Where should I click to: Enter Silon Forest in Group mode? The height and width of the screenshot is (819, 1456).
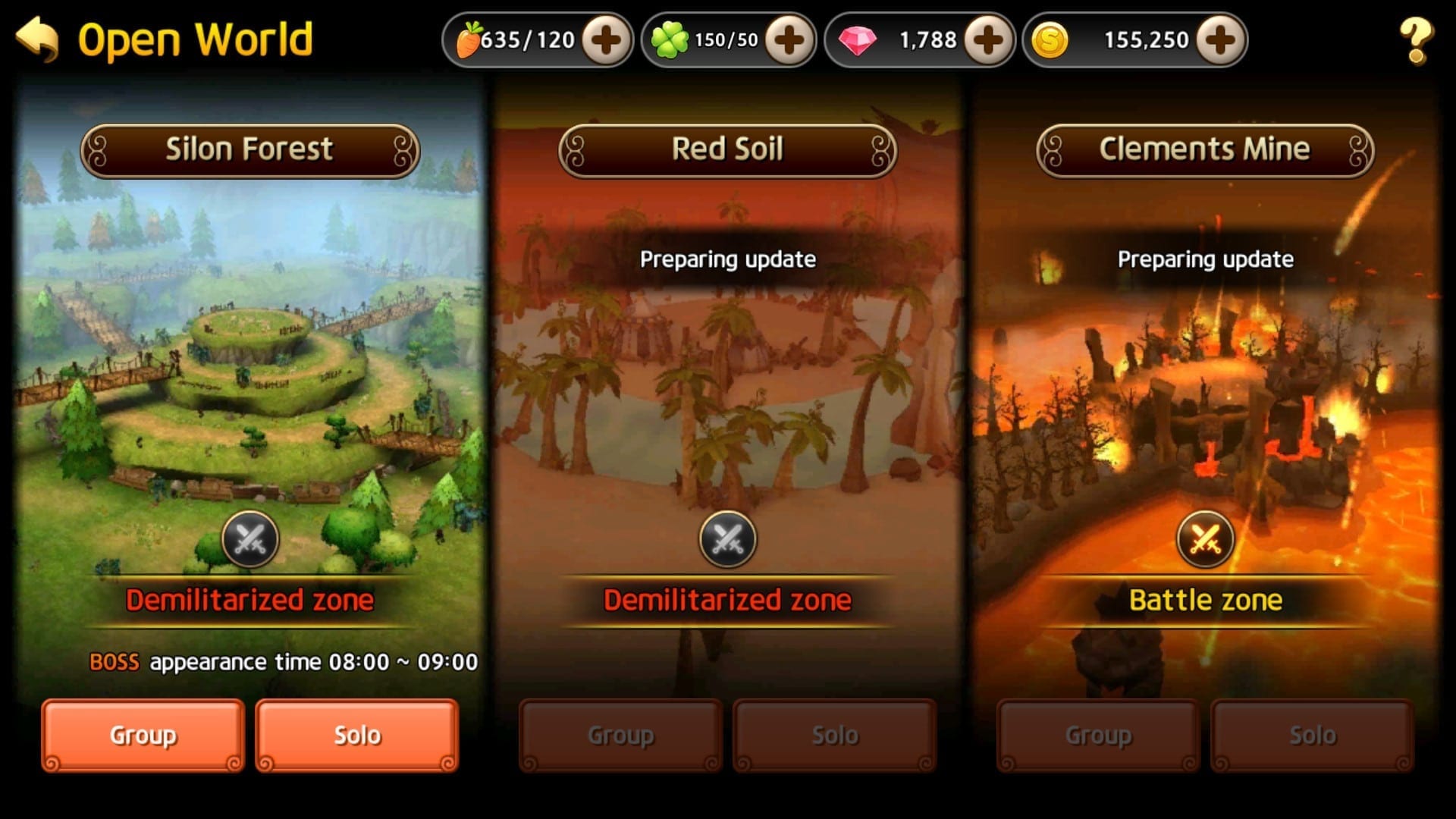point(143,735)
